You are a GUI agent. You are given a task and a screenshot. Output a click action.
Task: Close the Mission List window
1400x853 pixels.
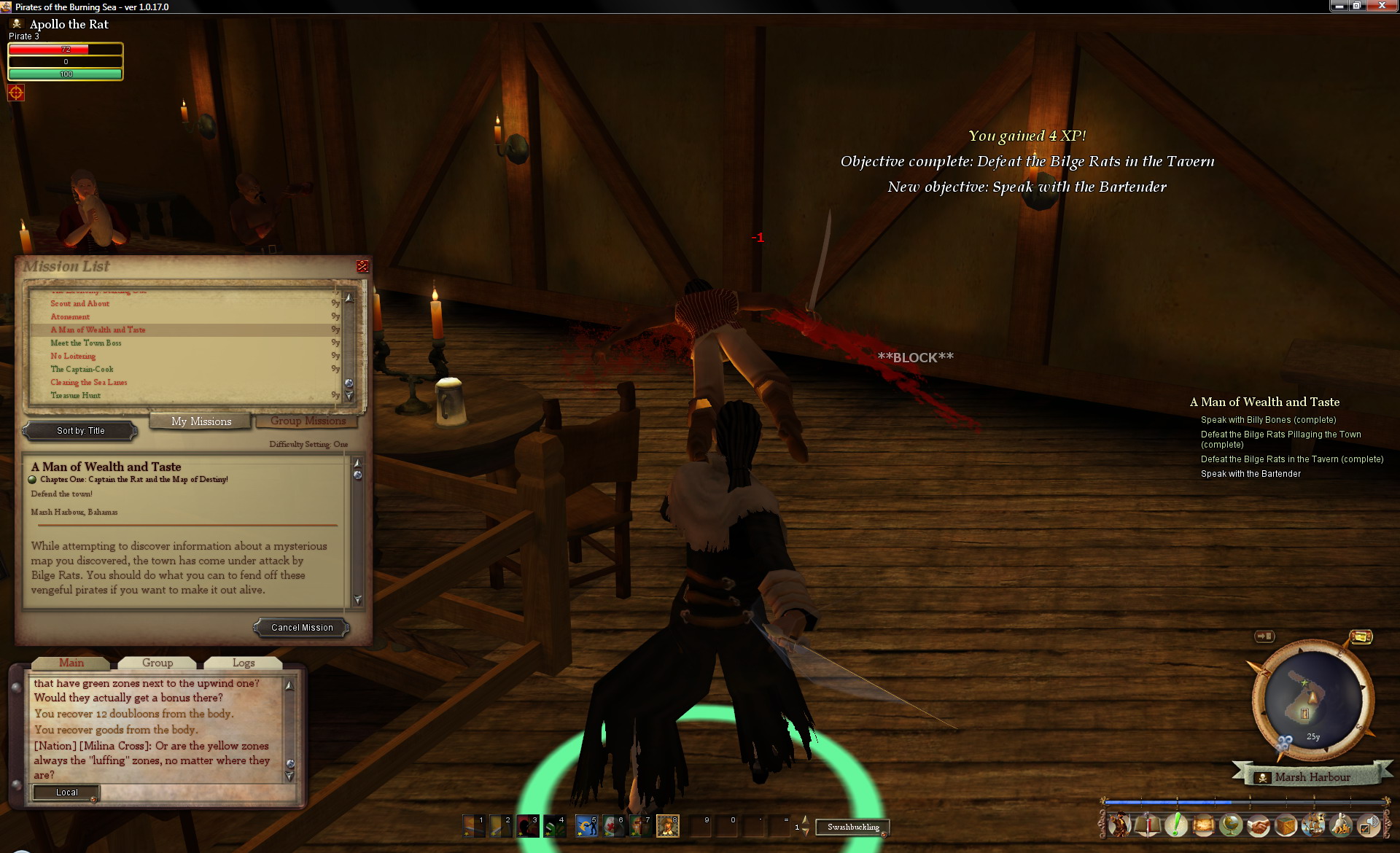(362, 267)
